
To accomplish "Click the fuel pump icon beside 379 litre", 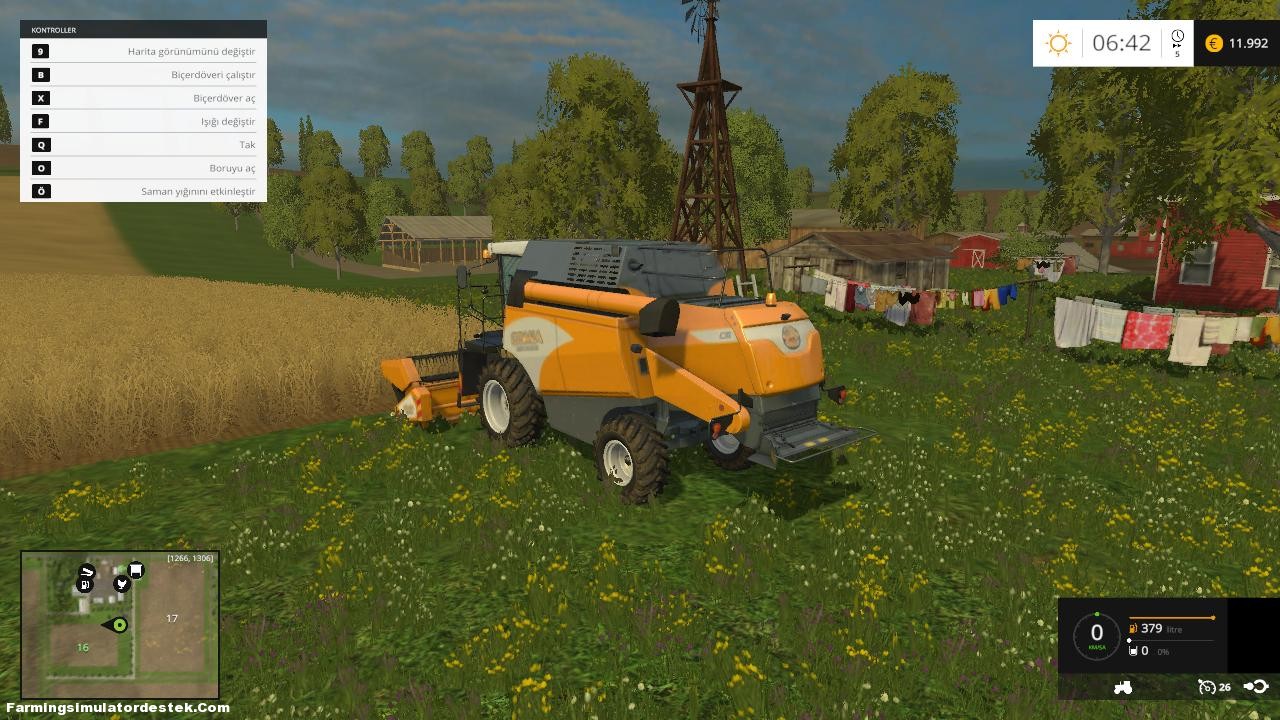I will coord(1132,629).
